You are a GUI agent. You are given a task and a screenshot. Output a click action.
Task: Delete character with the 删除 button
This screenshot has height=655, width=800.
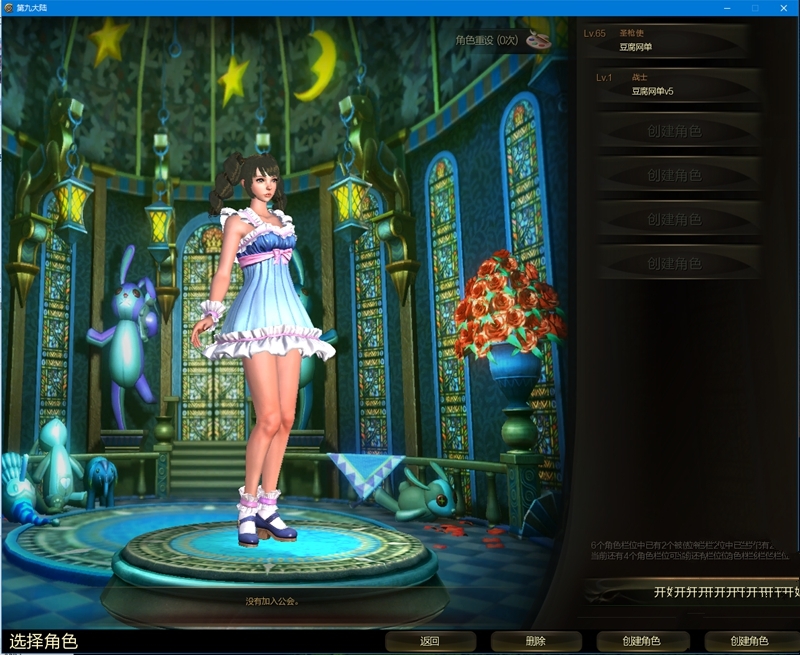(x=535, y=641)
